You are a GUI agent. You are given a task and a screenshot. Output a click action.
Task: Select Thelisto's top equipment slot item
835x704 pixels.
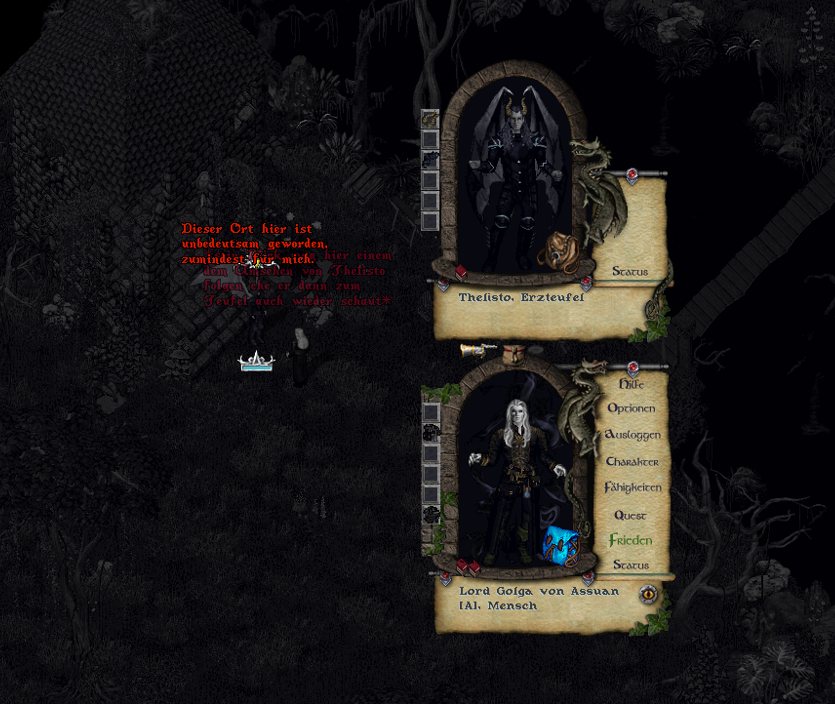pyautogui.click(x=430, y=119)
